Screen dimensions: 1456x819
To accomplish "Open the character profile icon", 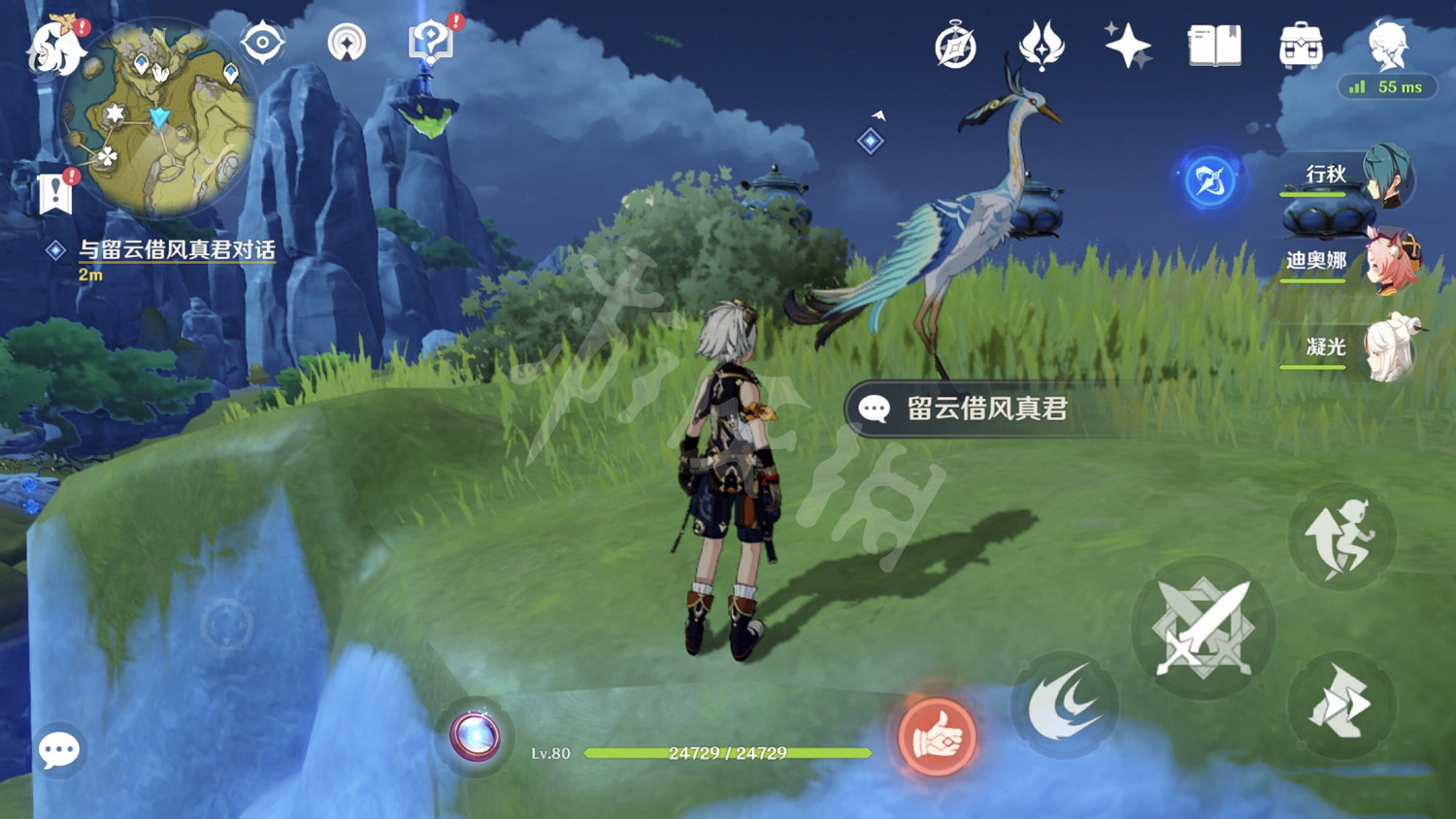I will point(1386,44).
